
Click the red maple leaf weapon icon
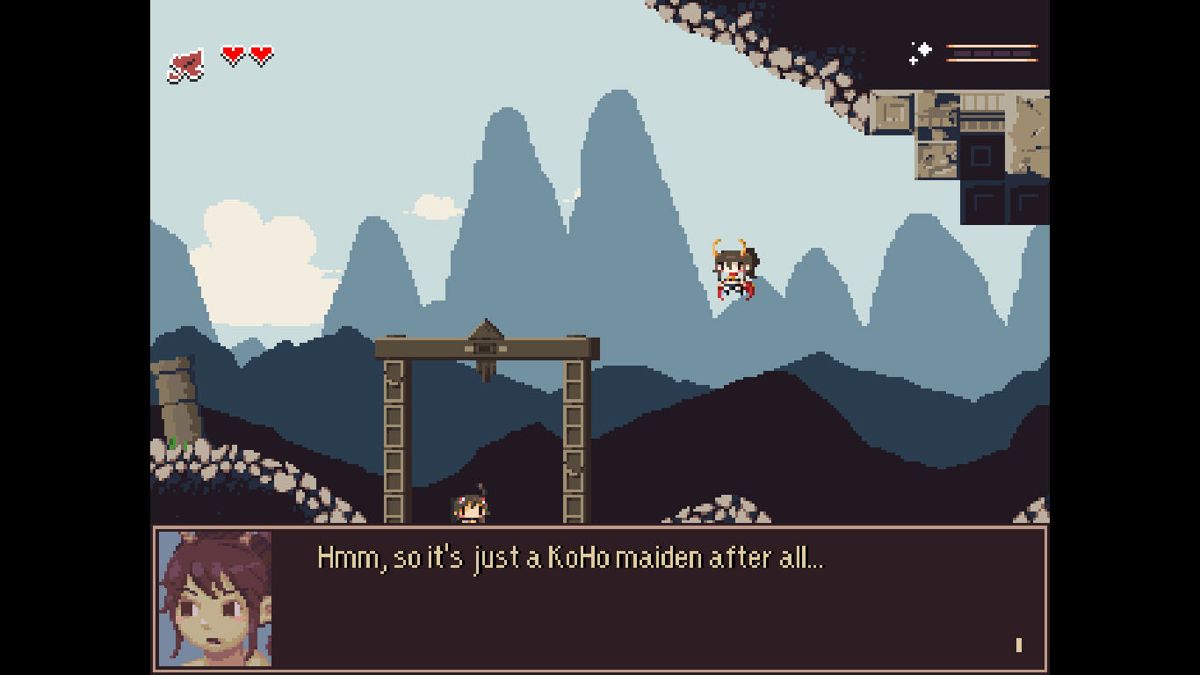point(186,66)
